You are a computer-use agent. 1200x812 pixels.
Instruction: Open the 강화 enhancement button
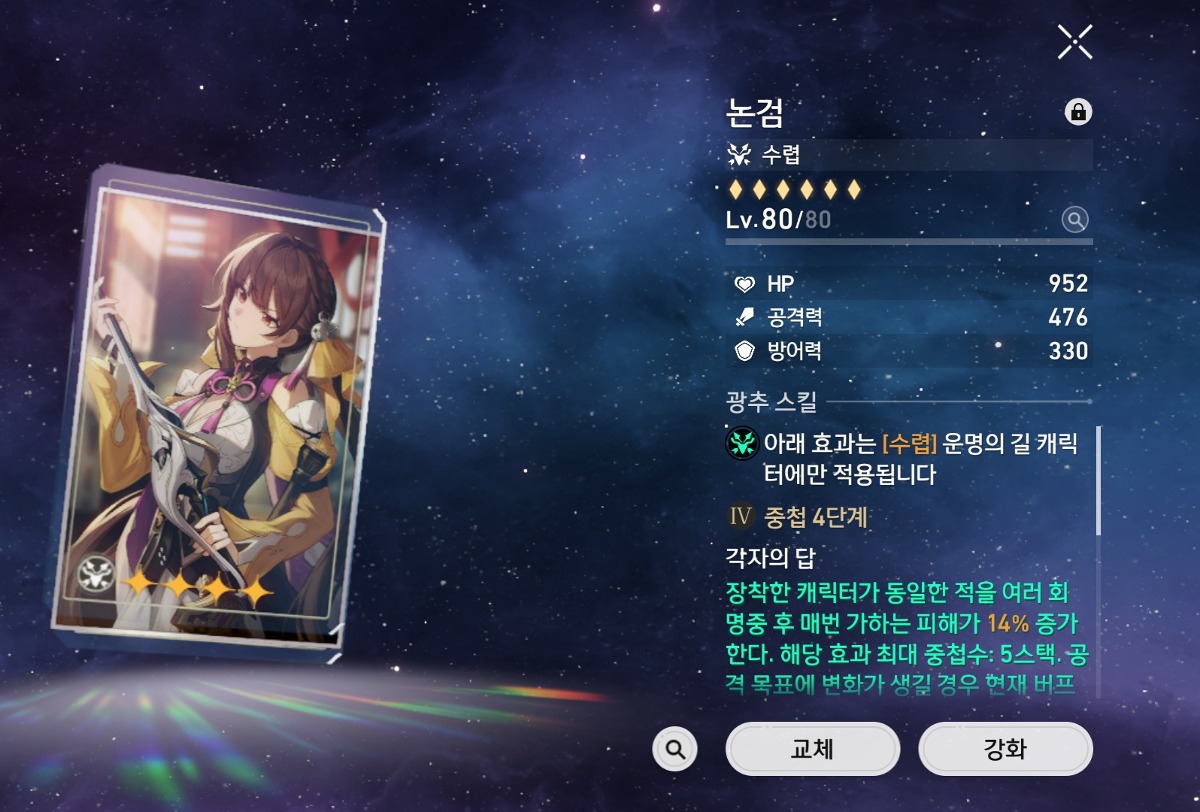[1005, 749]
